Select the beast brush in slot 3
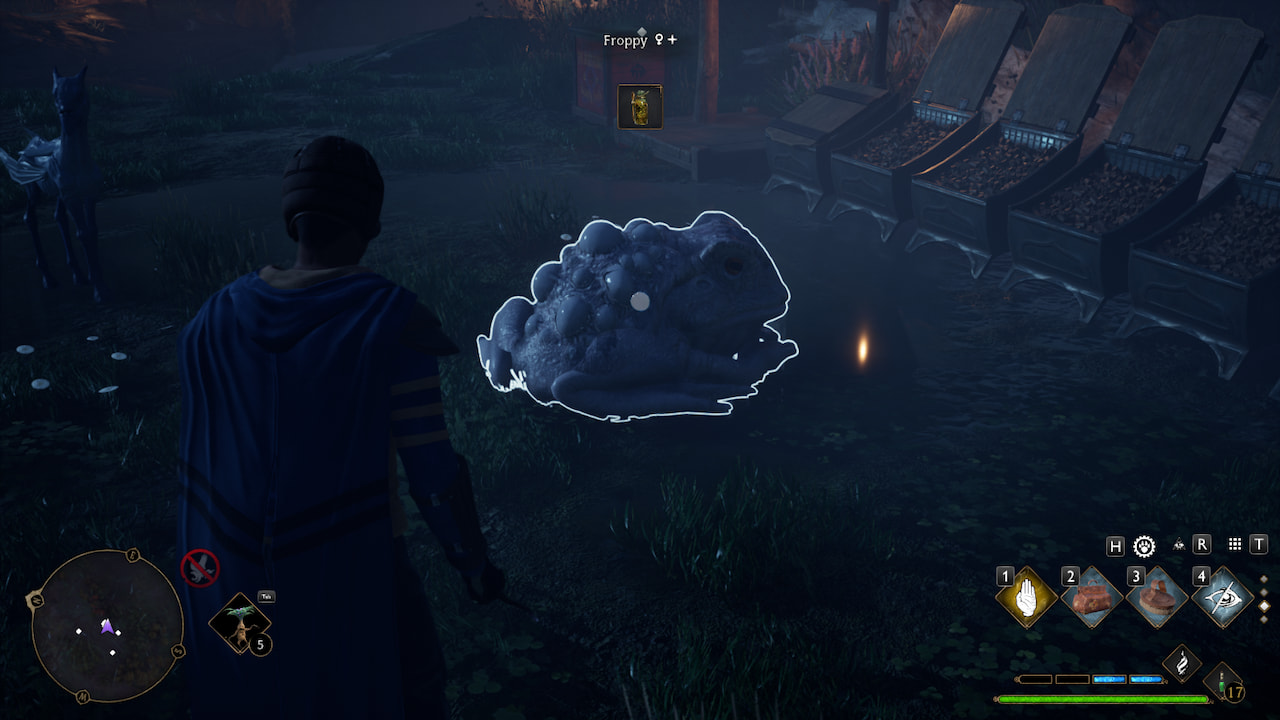 tap(1157, 599)
